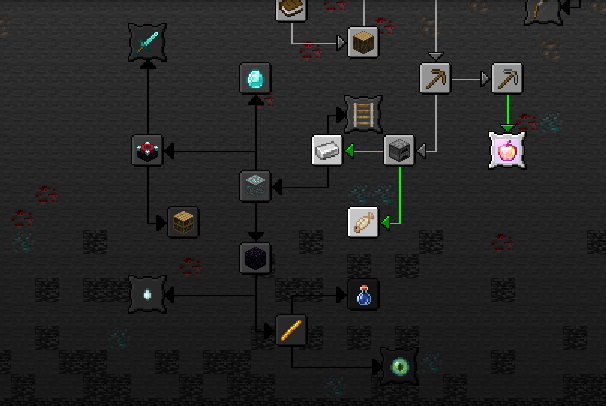The height and width of the screenshot is (406, 606).
Task: Click the wooden pickaxe achievement
Action: 435,78
